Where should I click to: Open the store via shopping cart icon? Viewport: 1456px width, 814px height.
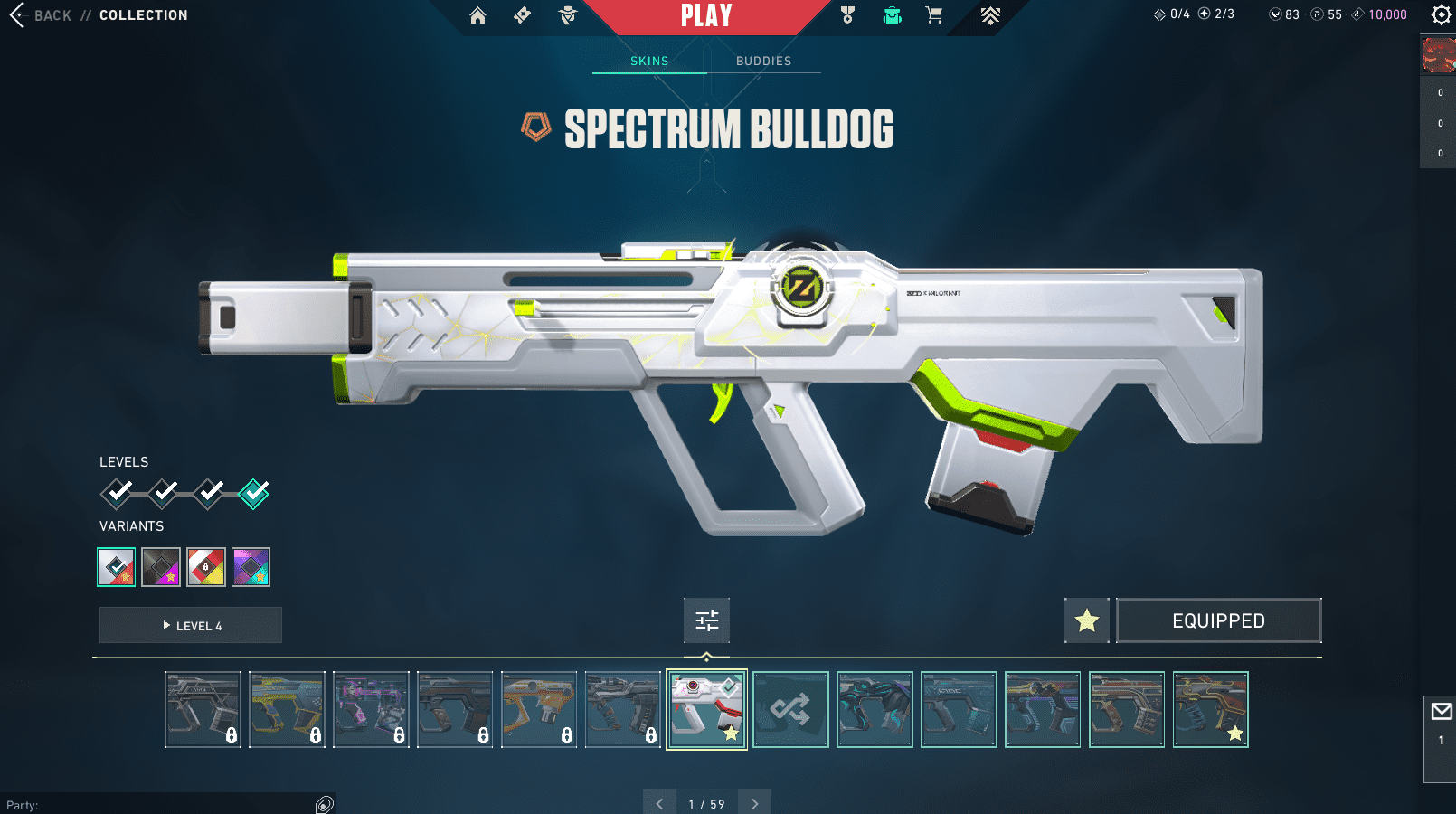click(934, 15)
